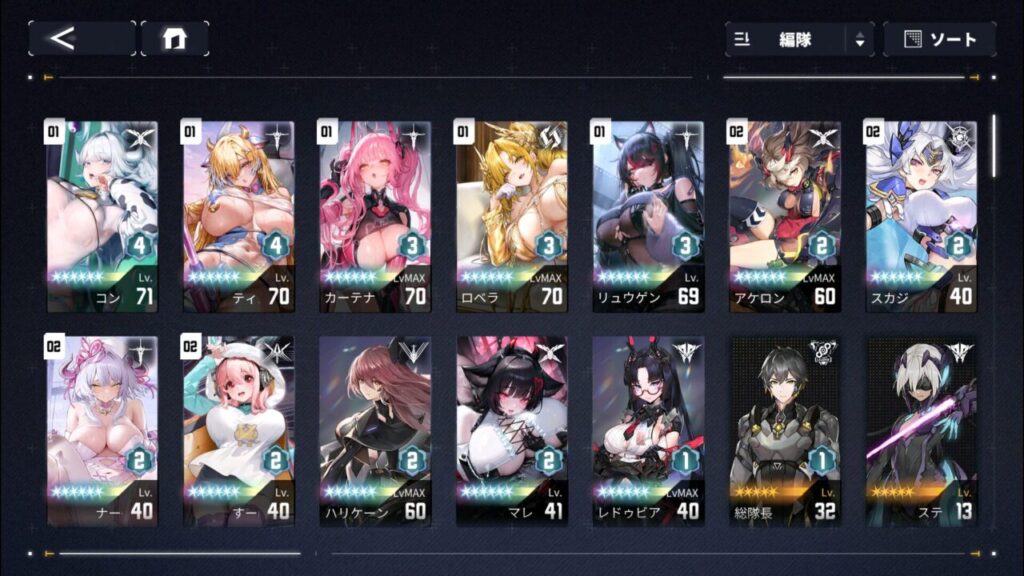Choose the ティ character card
This screenshot has height=576, width=1024.
point(238,216)
